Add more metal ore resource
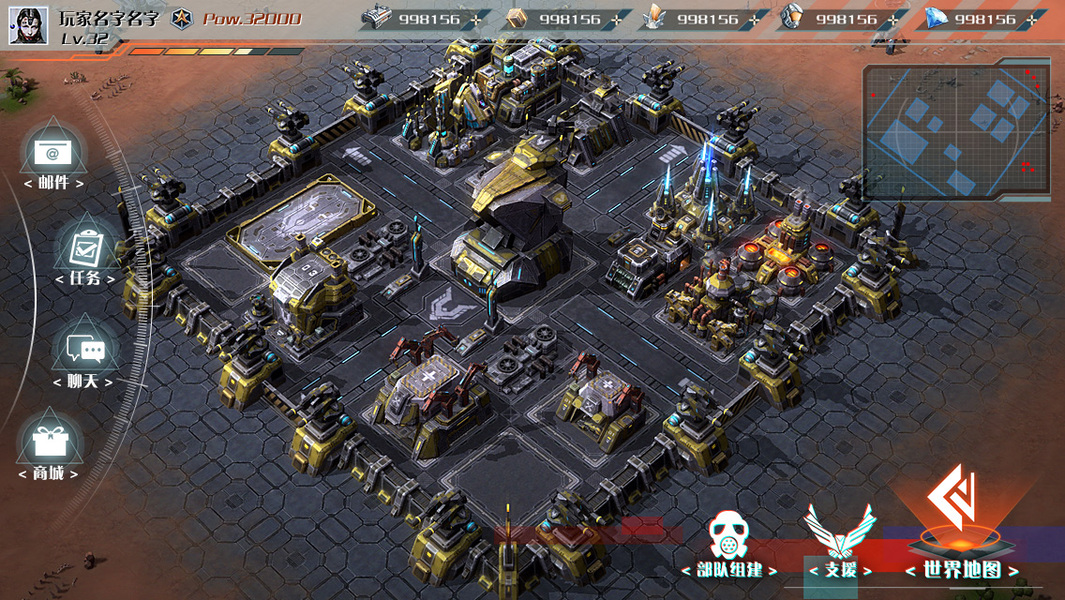 click(x=893, y=19)
